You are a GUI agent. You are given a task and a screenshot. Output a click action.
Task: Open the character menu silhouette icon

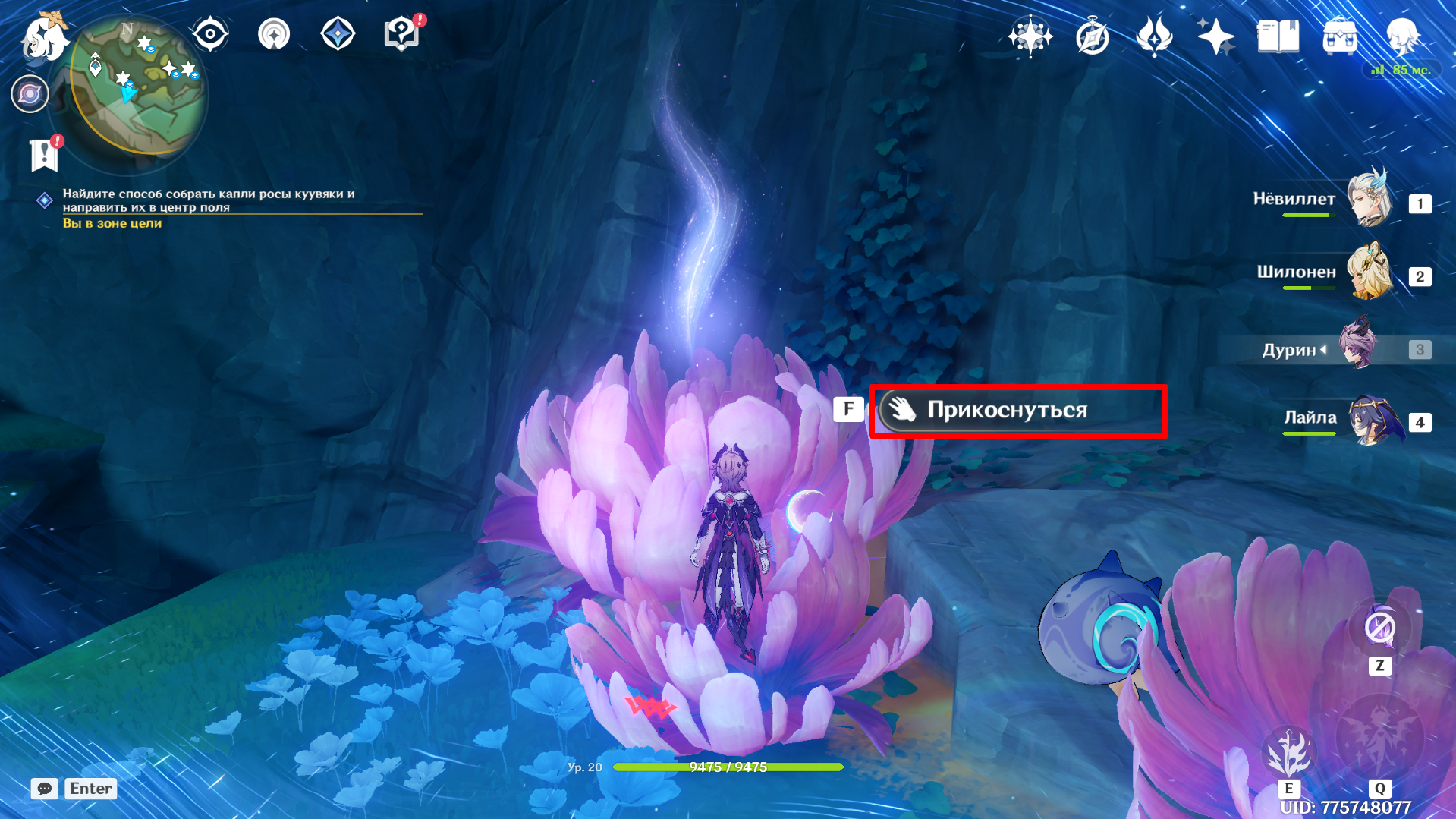coord(1402,36)
